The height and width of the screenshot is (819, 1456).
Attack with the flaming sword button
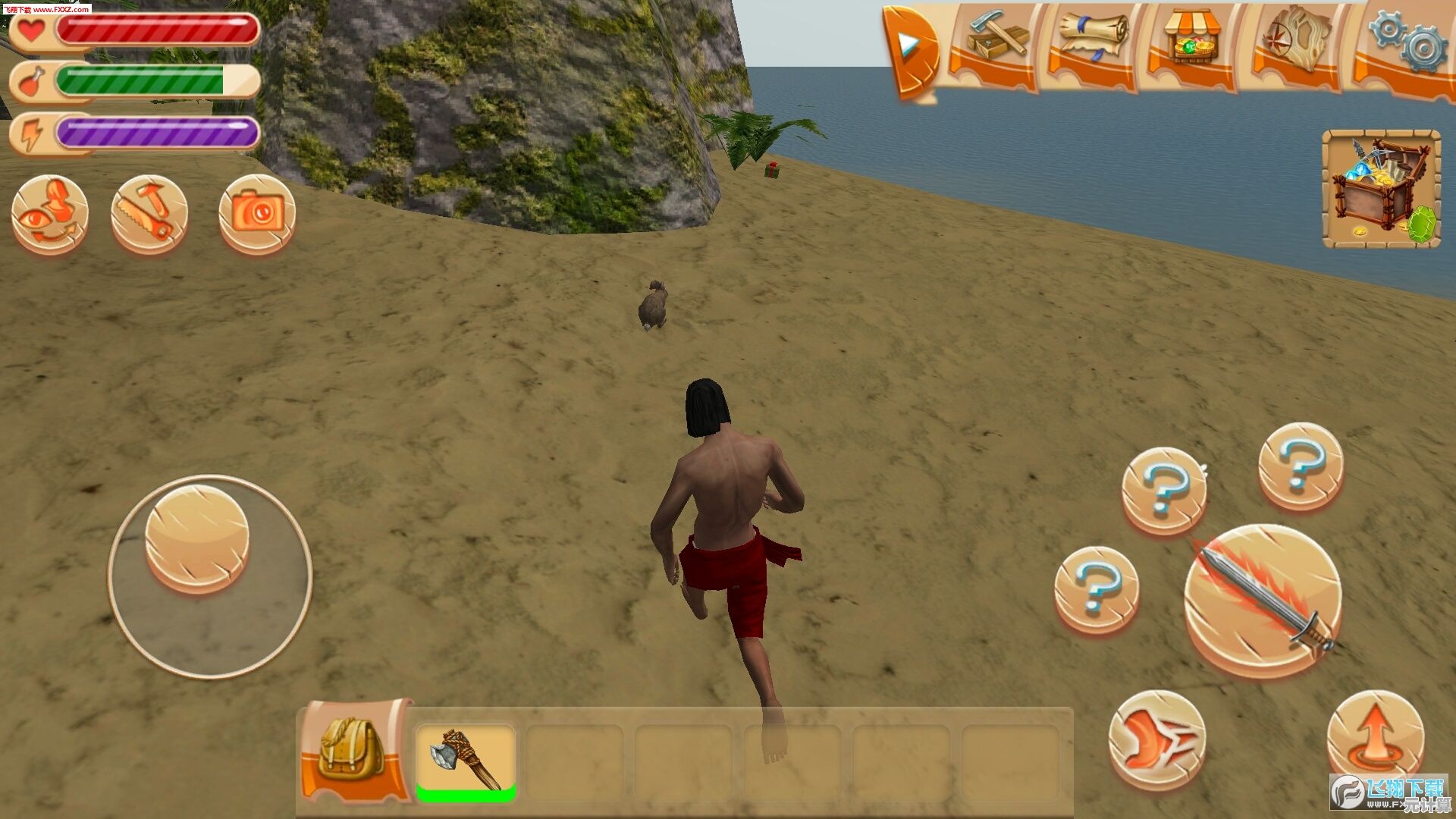1263,599
